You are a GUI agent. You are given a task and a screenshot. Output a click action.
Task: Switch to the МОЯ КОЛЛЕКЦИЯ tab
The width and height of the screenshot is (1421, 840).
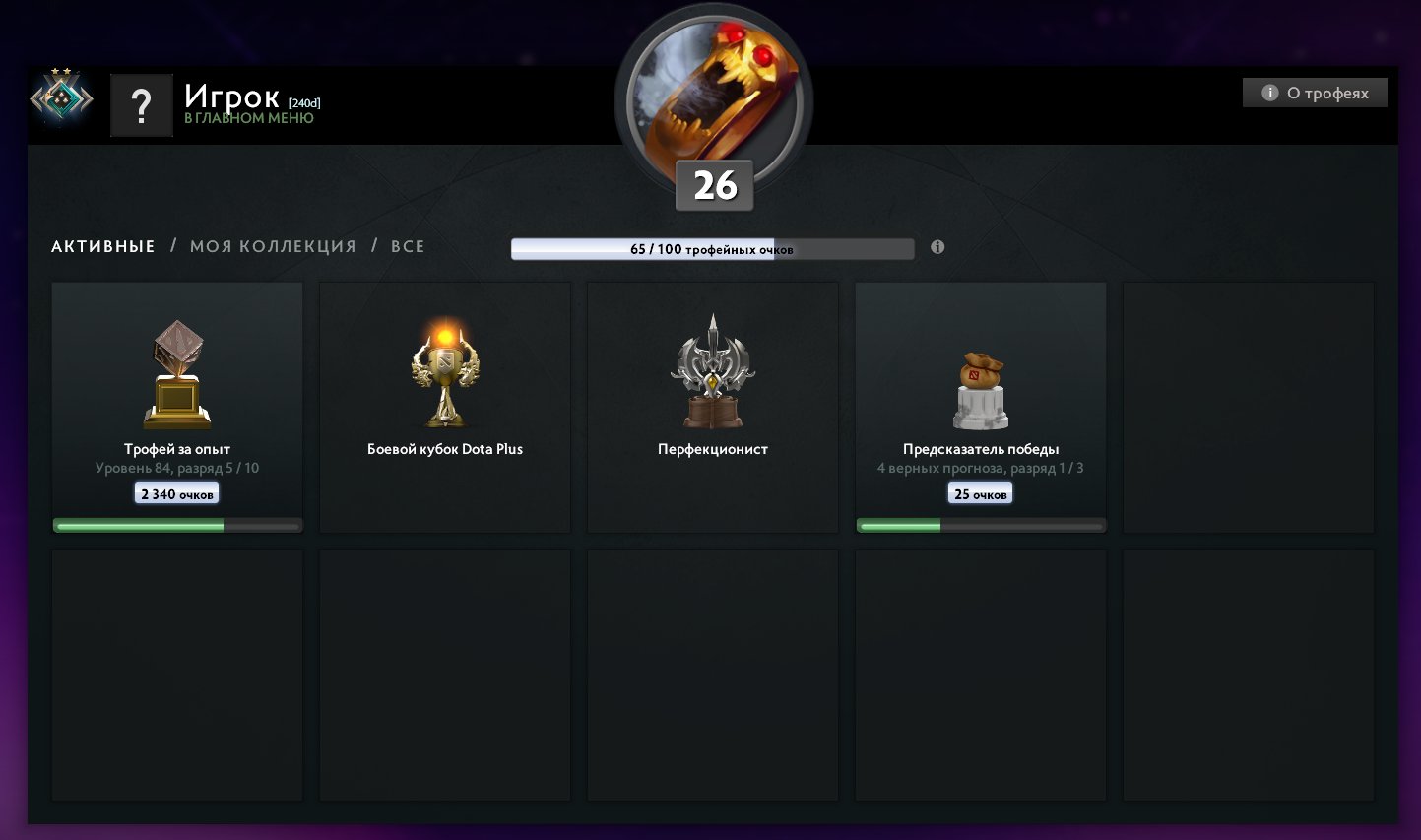click(272, 246)
